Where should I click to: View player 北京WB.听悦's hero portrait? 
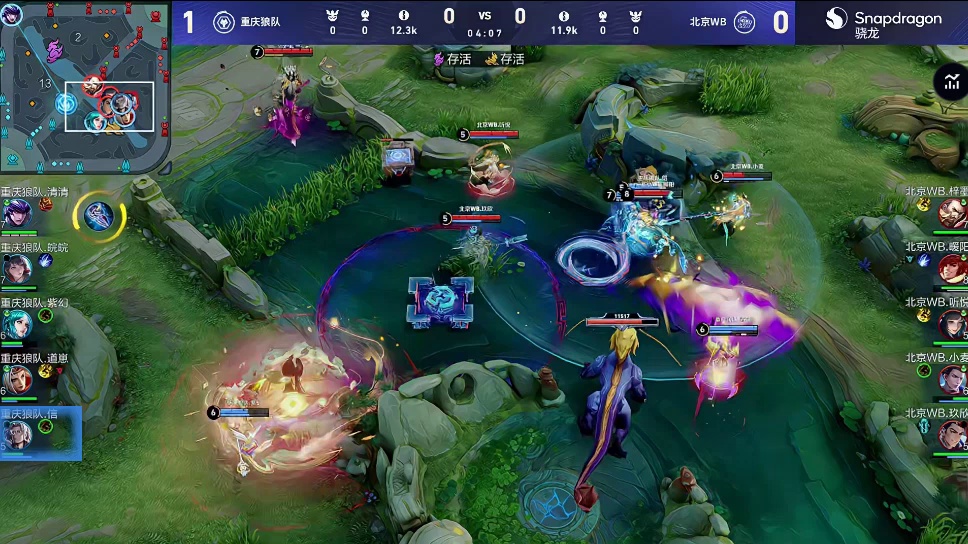tap(952, 324)
